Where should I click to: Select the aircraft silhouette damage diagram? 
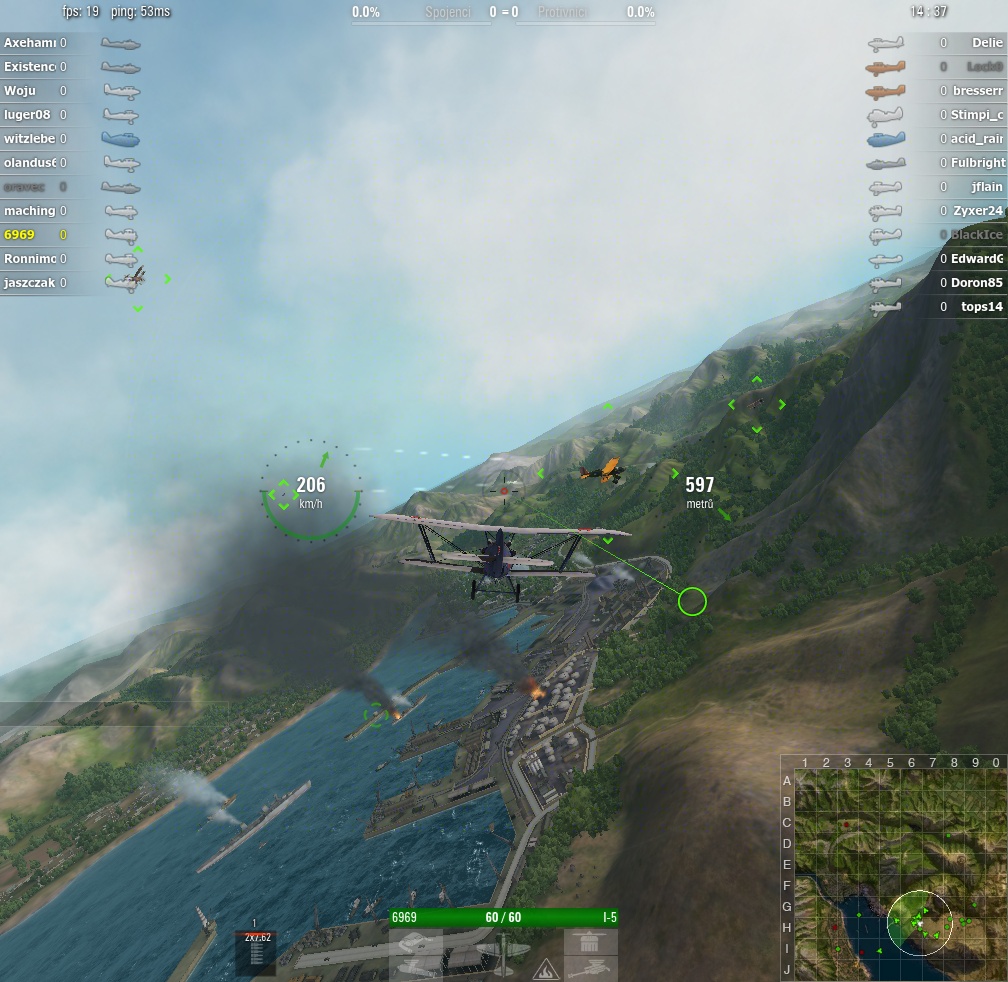click(x=502, y=953)
